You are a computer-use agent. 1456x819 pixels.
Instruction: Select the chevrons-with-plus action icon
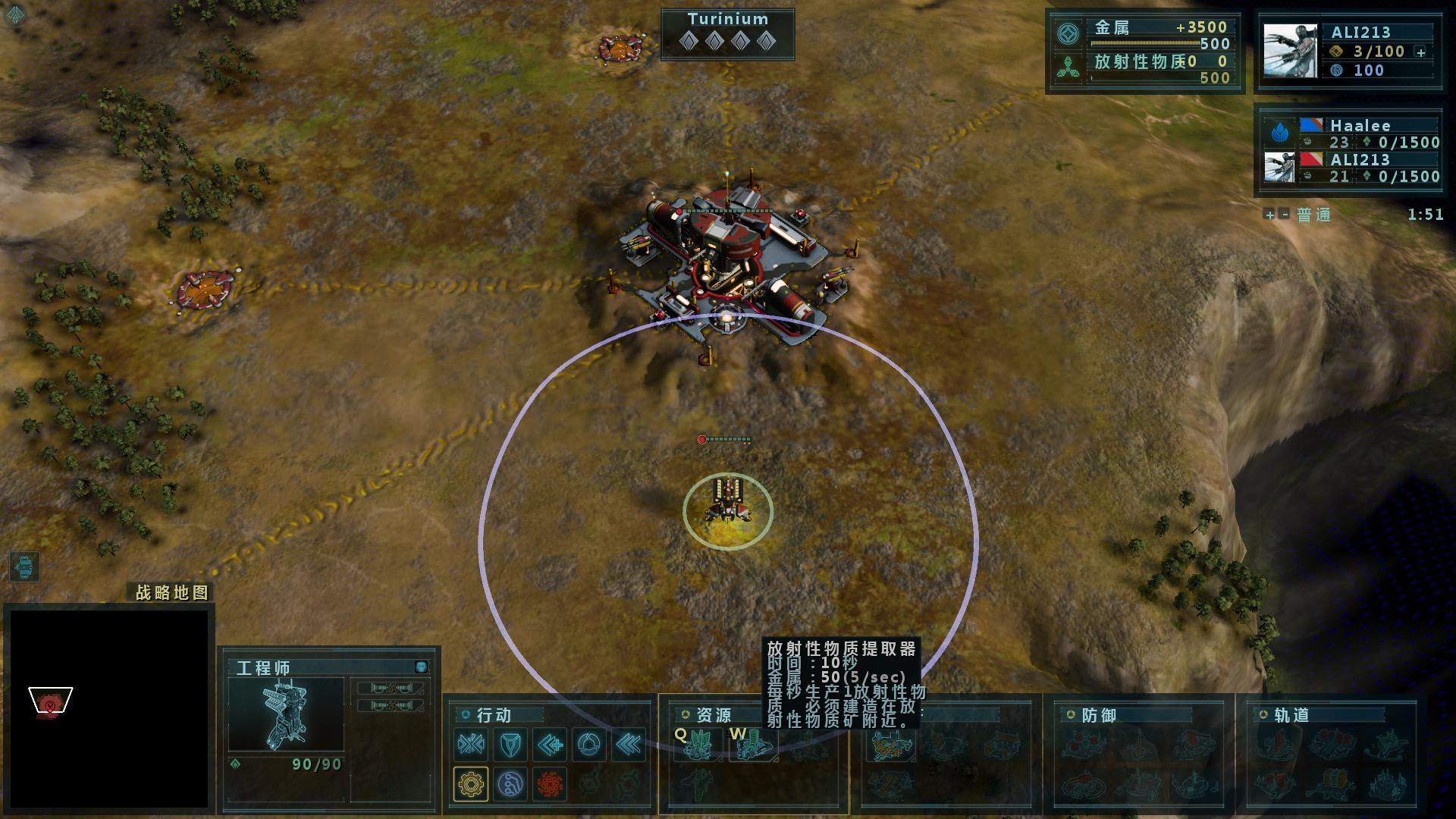click(x=550, y=745)
